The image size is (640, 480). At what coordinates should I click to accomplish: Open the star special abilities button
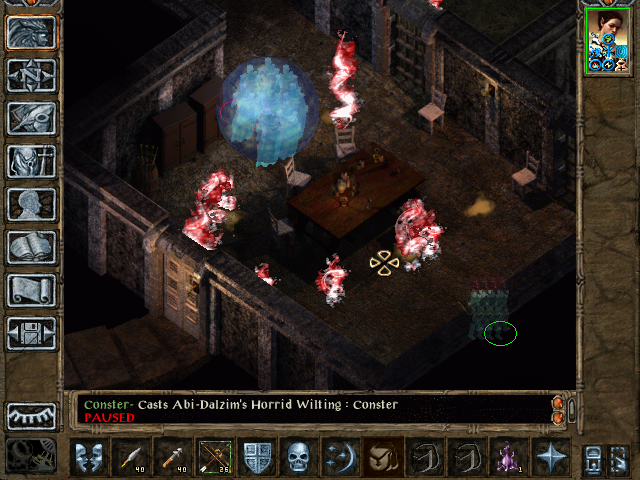click(551, 457)
